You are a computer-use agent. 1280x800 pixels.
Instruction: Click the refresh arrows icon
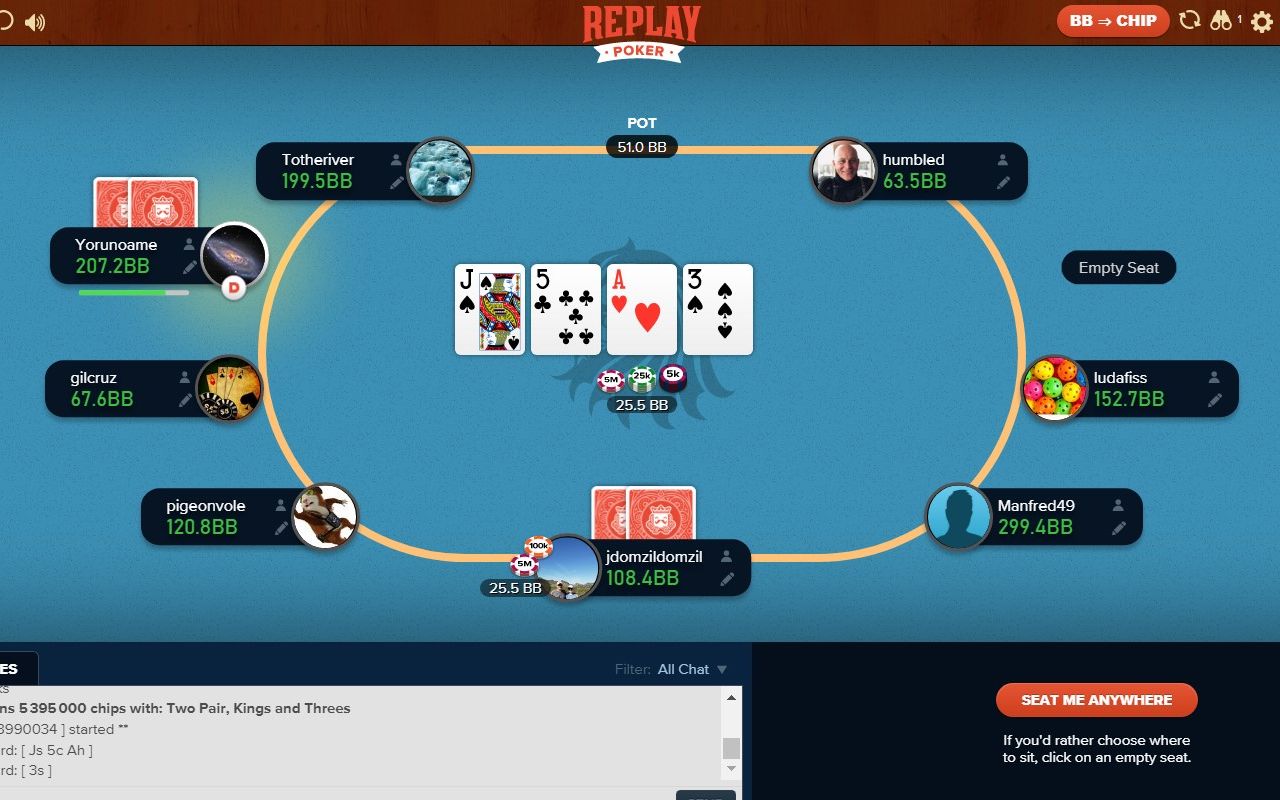[1189, 20]
